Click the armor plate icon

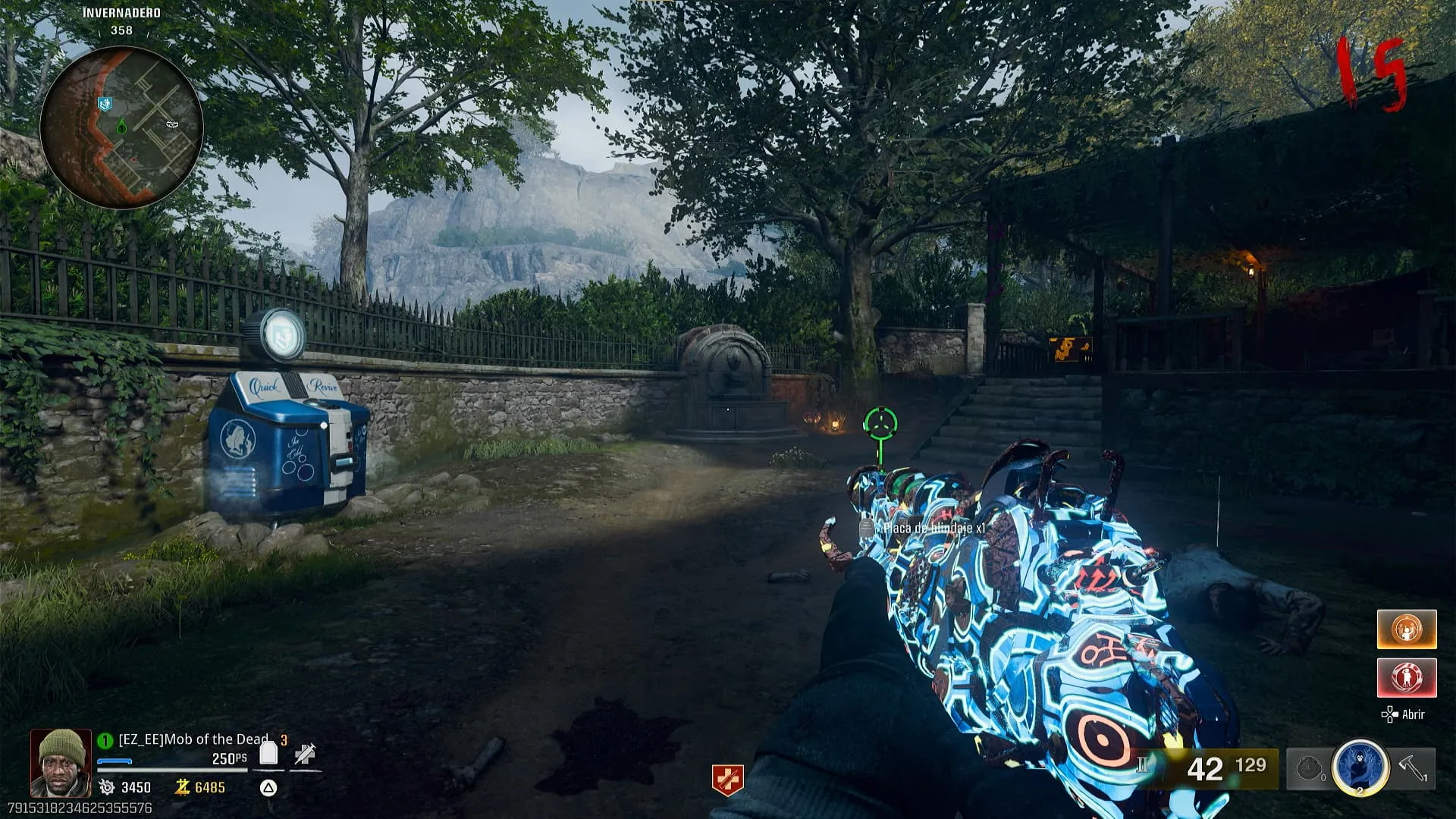click(268, 754)
